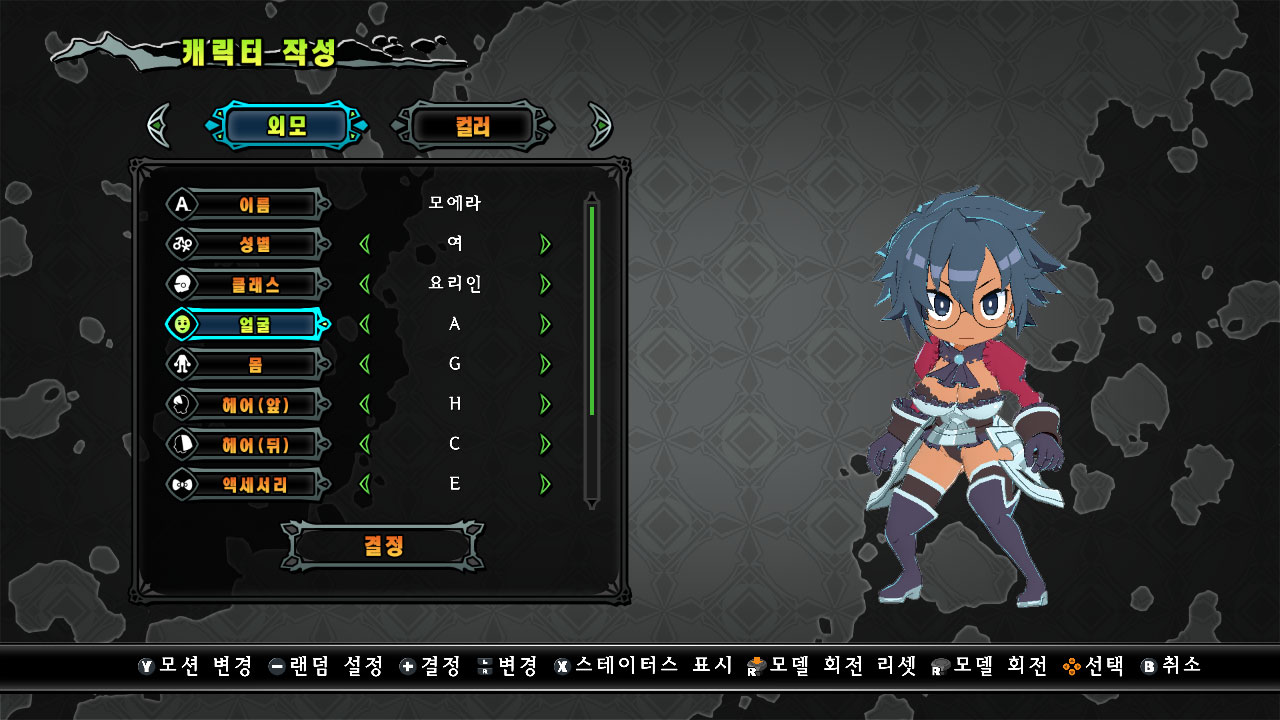The height and width of the screenshot is (720, 1280).
Task: Click the left arrow beside gender 여
Action: point(366,244)
